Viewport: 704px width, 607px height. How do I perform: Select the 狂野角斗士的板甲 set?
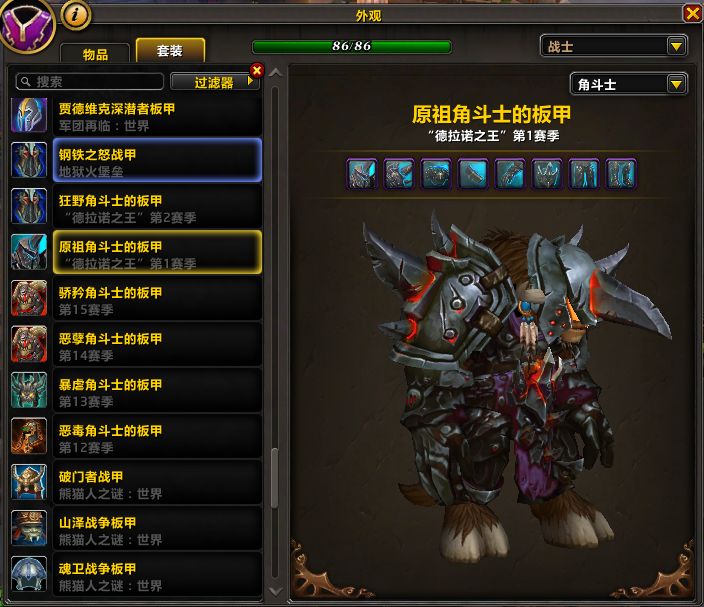click(x=136, y=206)
